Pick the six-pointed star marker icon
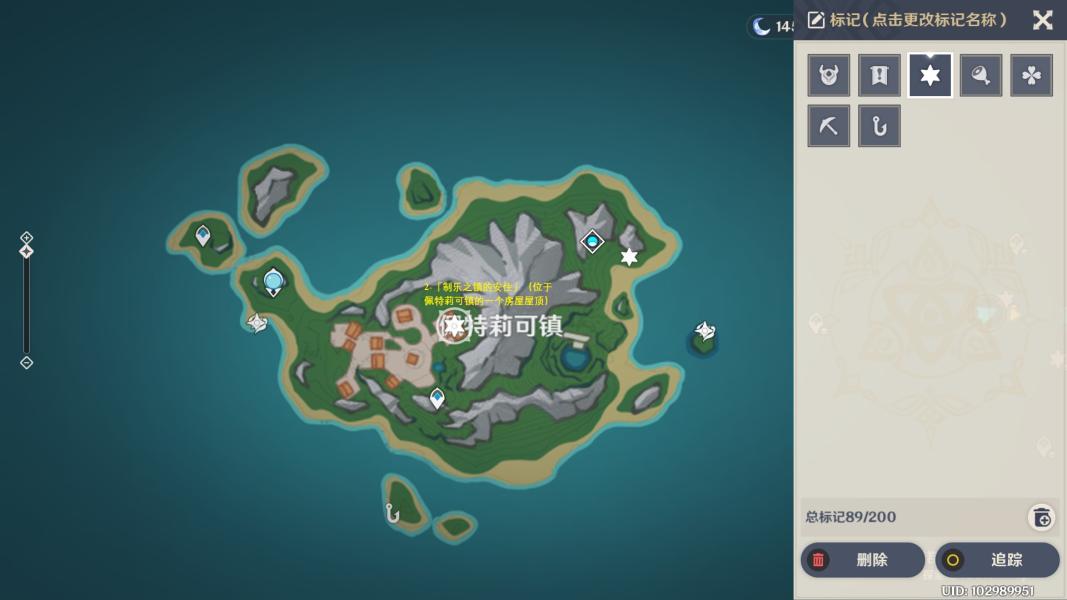This screenshot has height=600, width=1067. click(x=930, y=75)
